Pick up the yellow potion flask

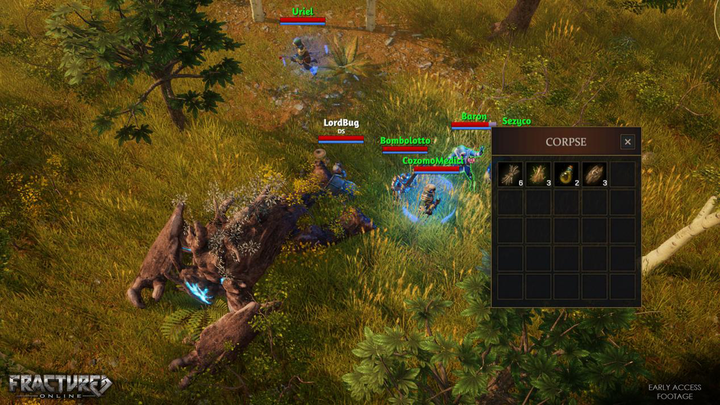pos(566,174)
